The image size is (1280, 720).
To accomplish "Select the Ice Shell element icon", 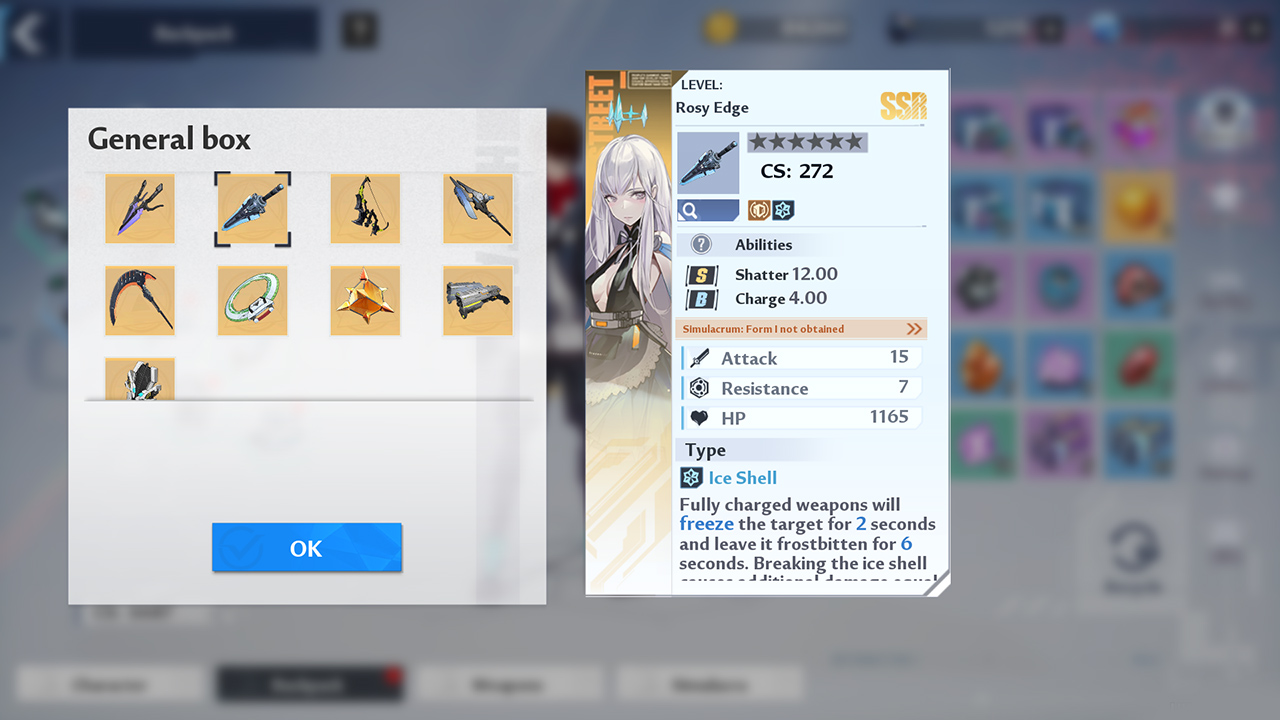I will click(x=692, y=478).
